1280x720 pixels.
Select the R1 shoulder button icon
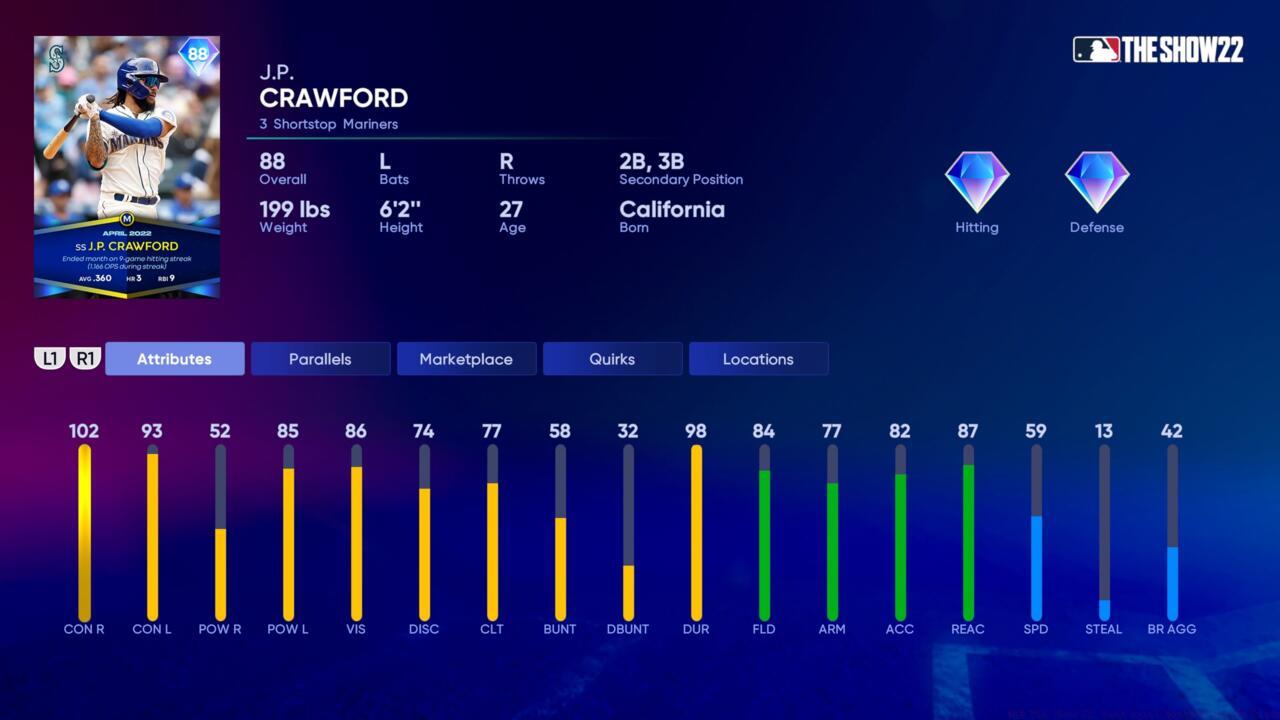(x=85, y=358)
